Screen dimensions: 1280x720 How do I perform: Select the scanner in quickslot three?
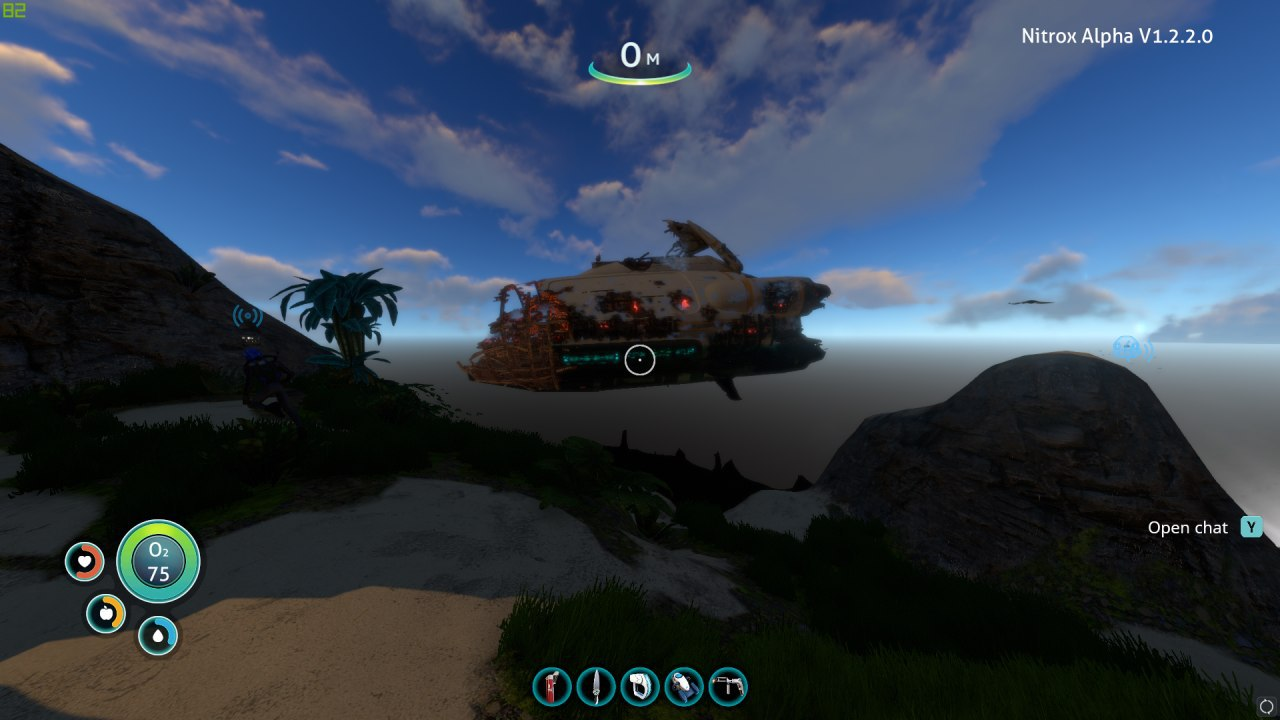click(641, 687)
